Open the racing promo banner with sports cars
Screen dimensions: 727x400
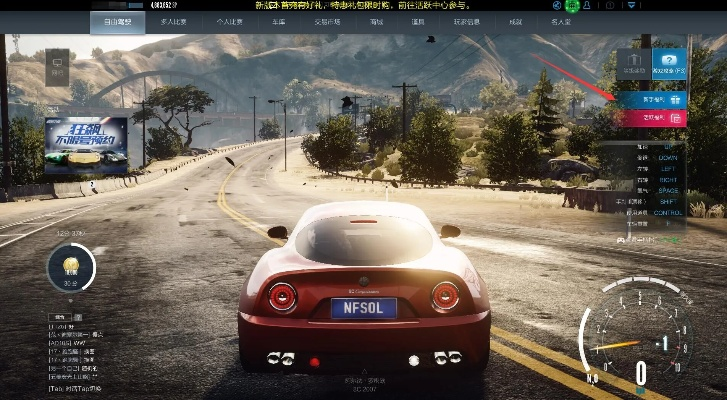86,145
